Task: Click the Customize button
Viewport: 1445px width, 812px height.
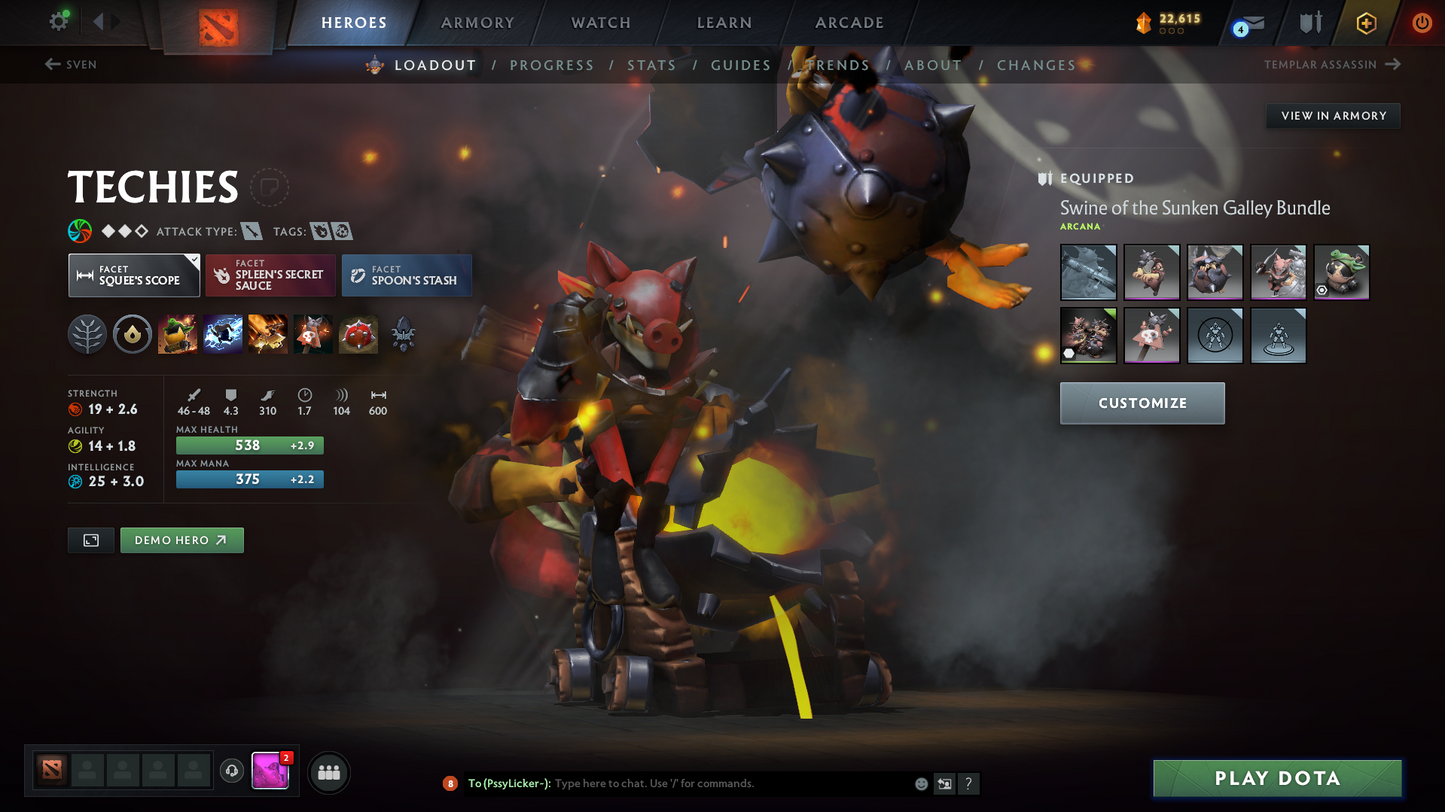Action: tap(1142, 403)
